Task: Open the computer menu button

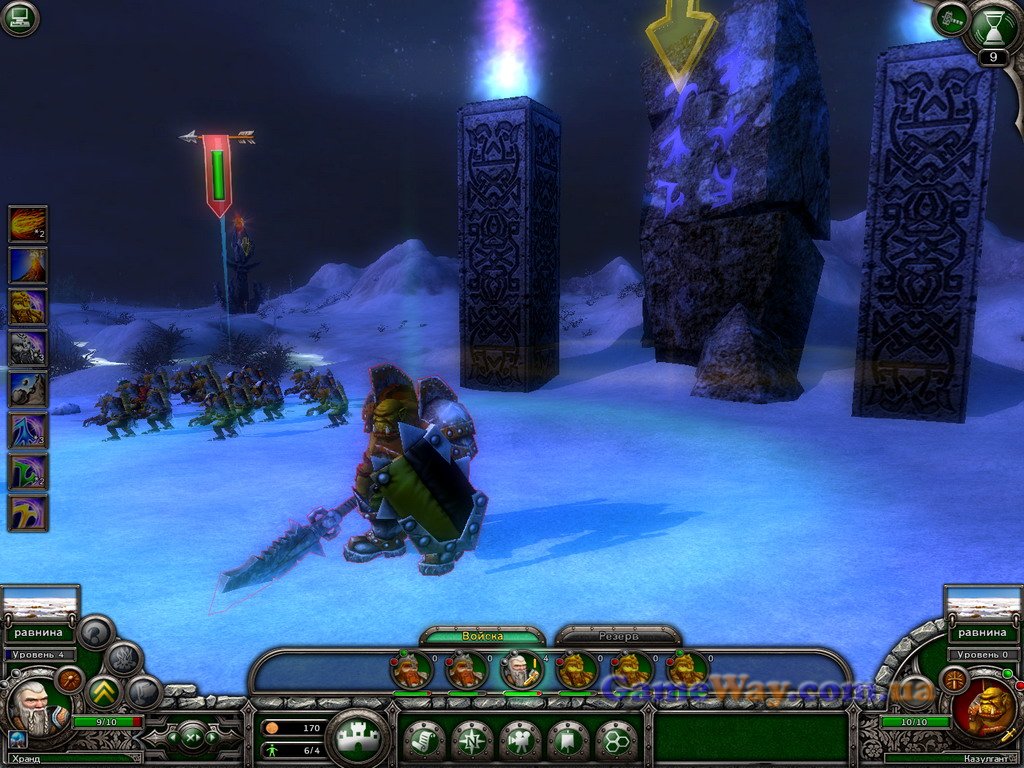Action: click(19, 18)
